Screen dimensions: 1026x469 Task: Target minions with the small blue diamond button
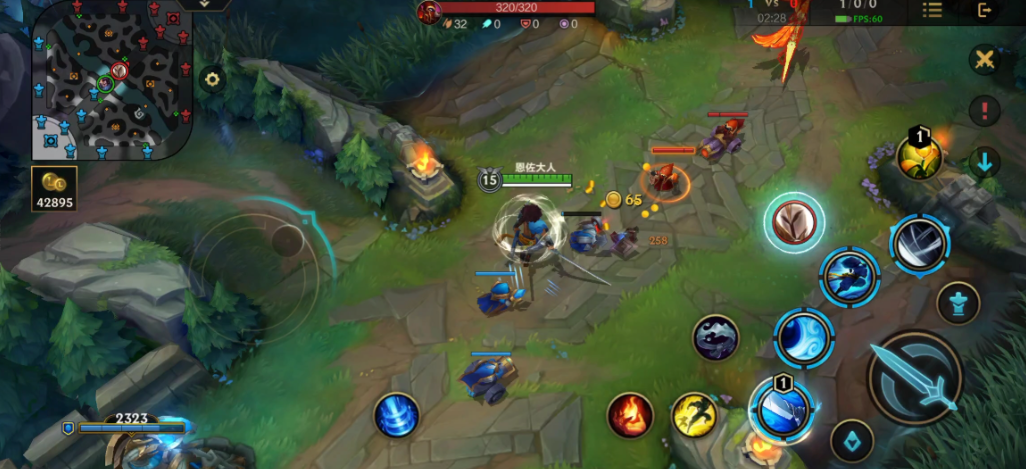coord(852,440)
